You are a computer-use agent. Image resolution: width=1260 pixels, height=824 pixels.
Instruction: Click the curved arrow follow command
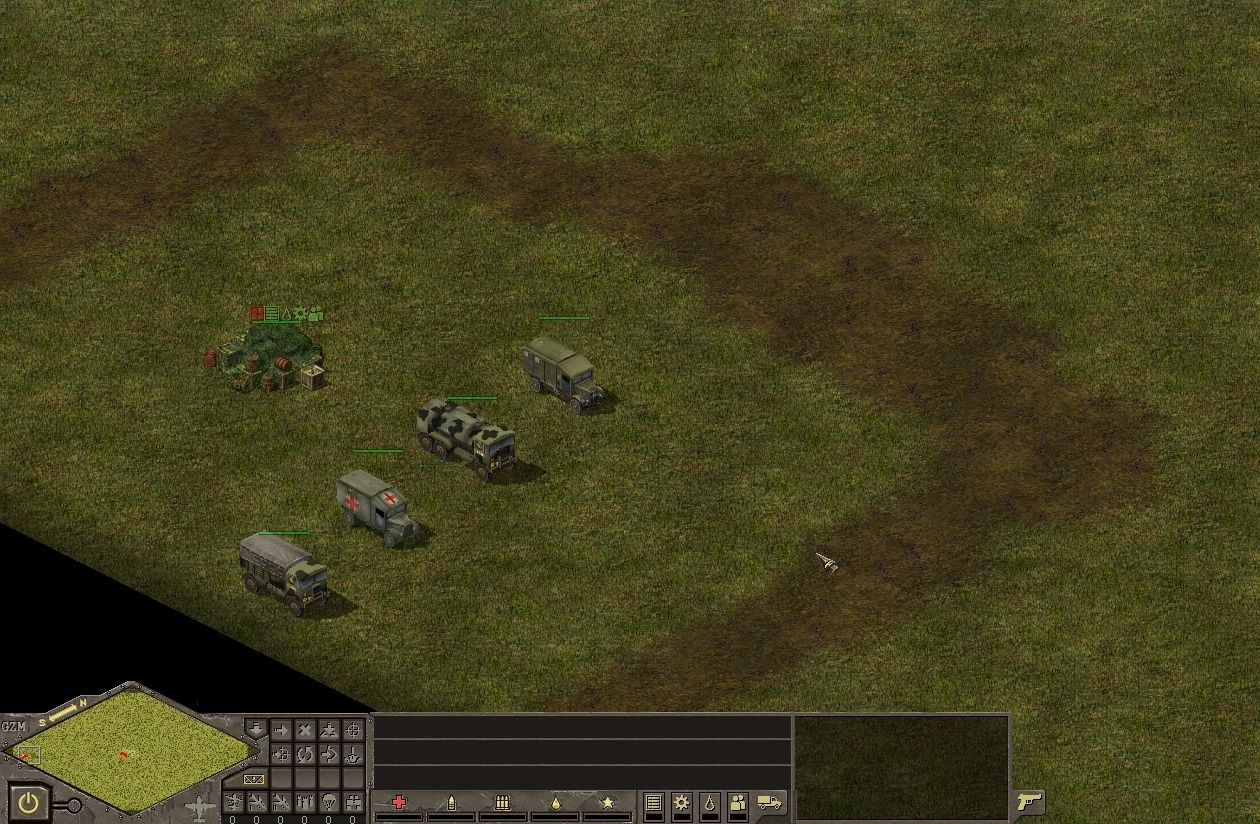[x=329, y=754]
